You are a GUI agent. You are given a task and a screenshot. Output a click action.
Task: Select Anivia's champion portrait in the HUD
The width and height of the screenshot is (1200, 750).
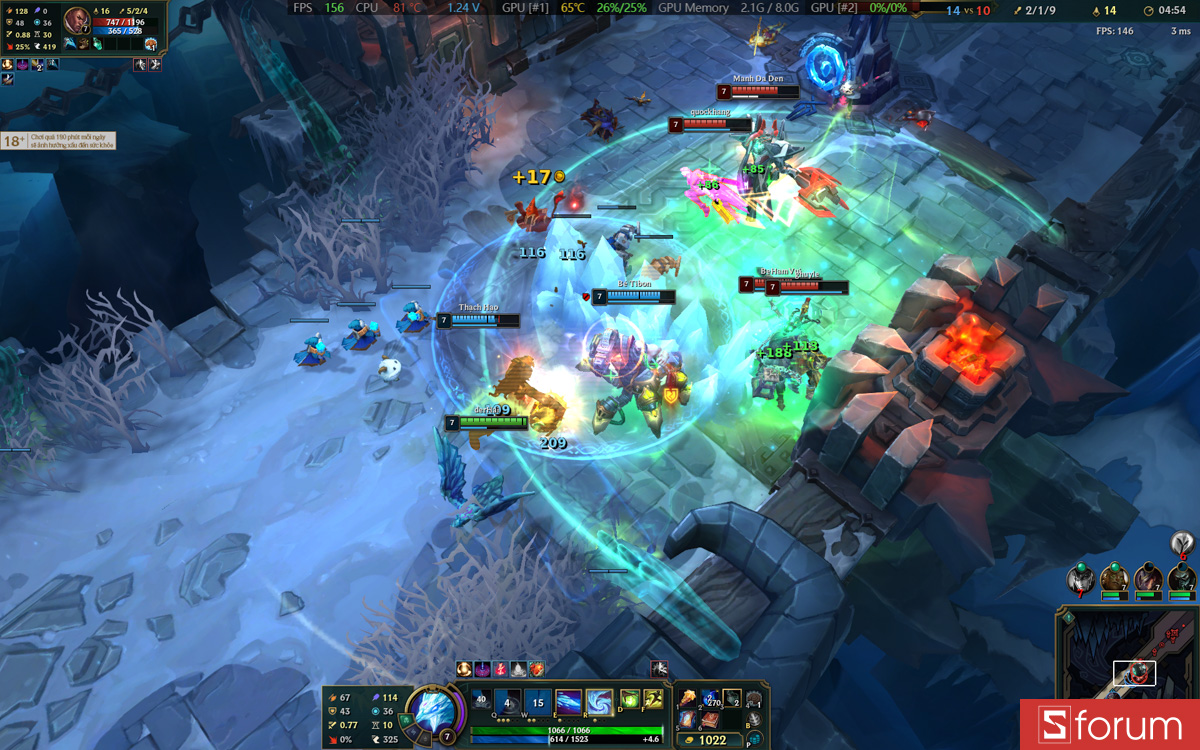tap(434, 710)
